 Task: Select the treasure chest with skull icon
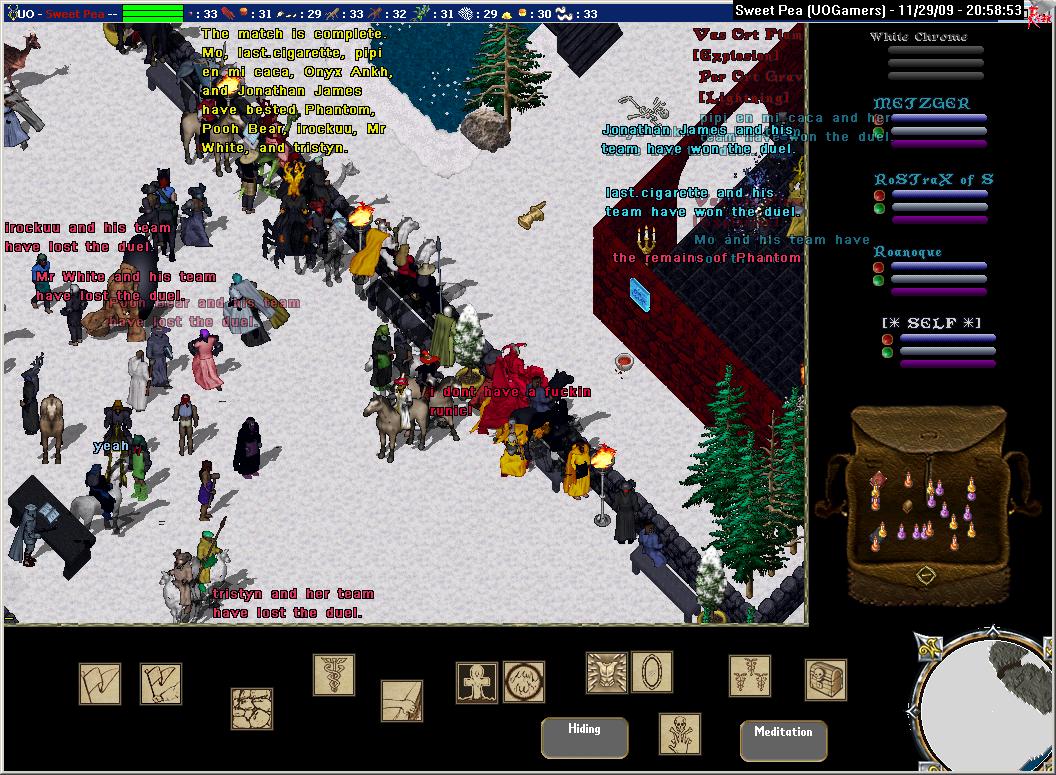[826, 680]
